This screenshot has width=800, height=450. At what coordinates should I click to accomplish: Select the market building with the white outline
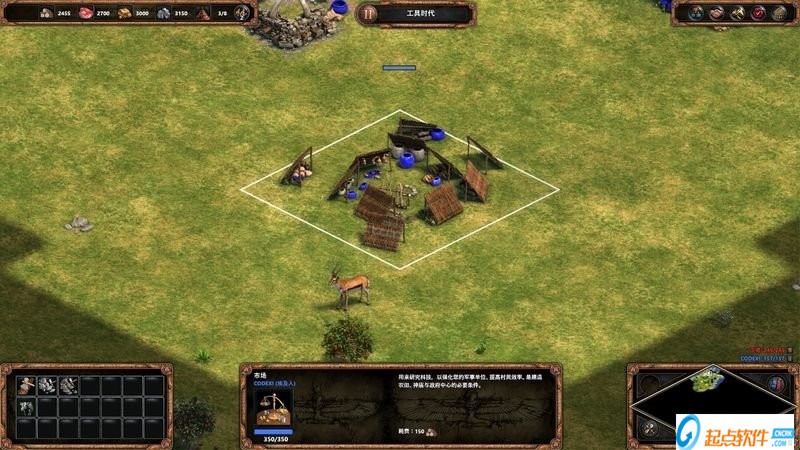pyautogui.click(x=400, y=185)
